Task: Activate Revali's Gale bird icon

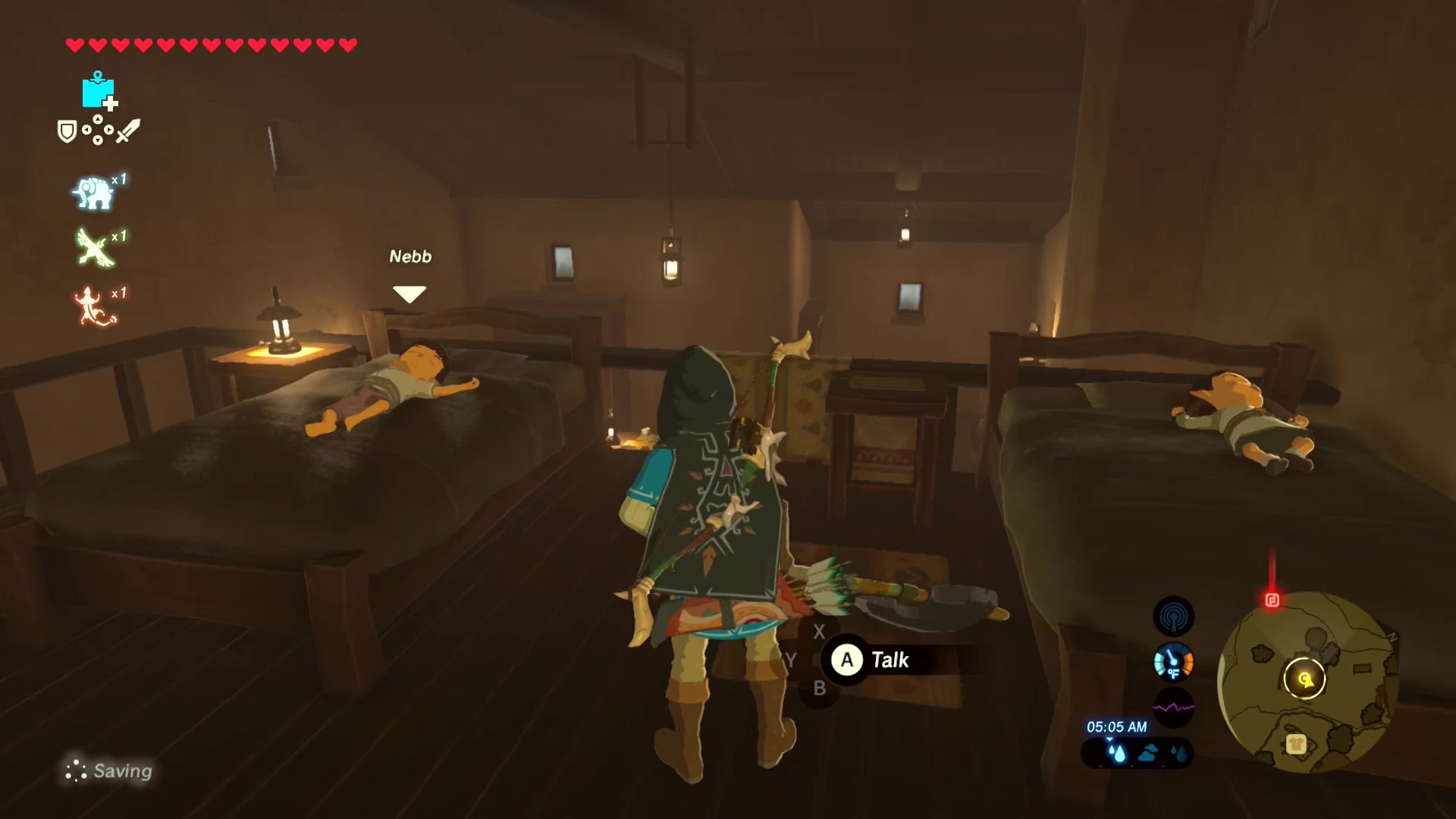Action: click(x=94, y=249)
